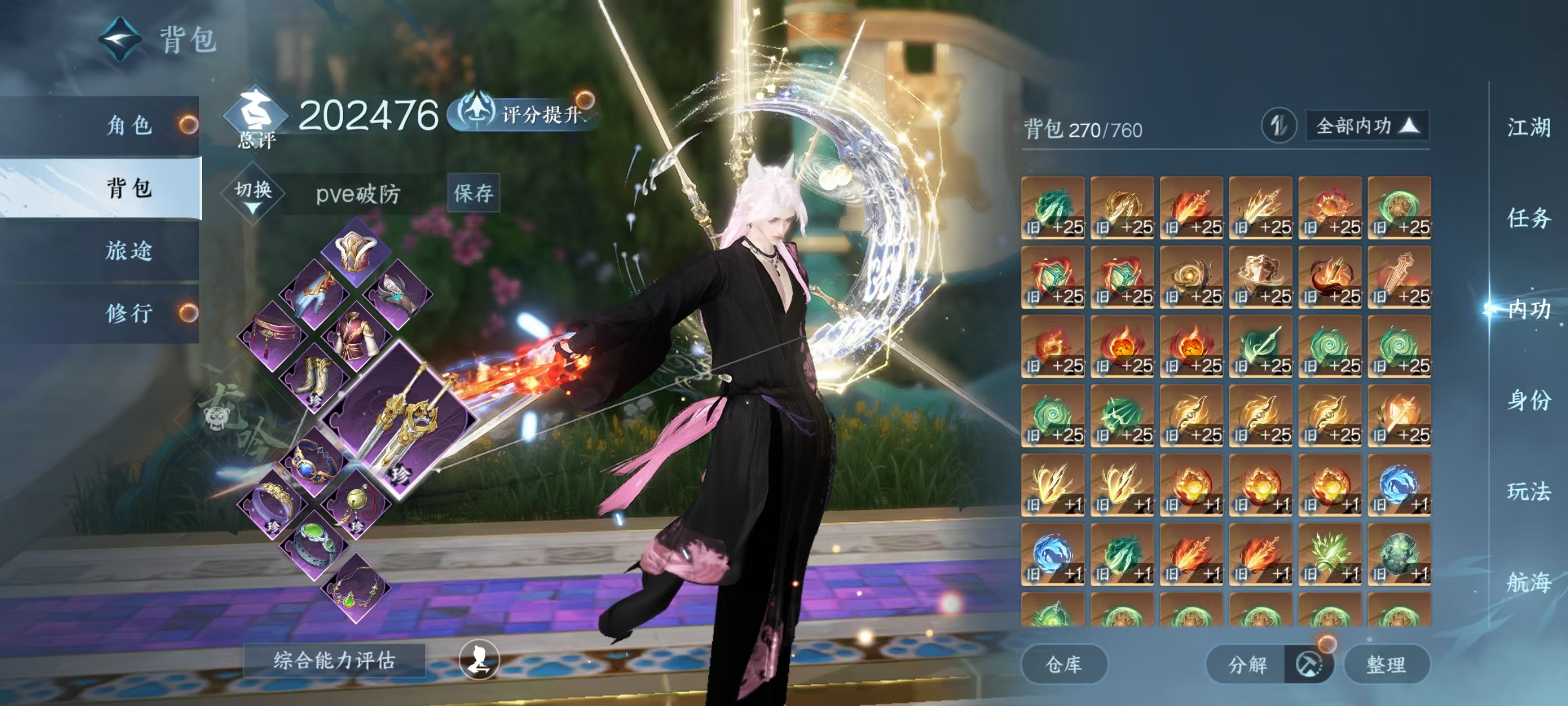Open the 航海 sailing category
Image resolution: width=1568 pixels, height=706 pixels.
1528,582
